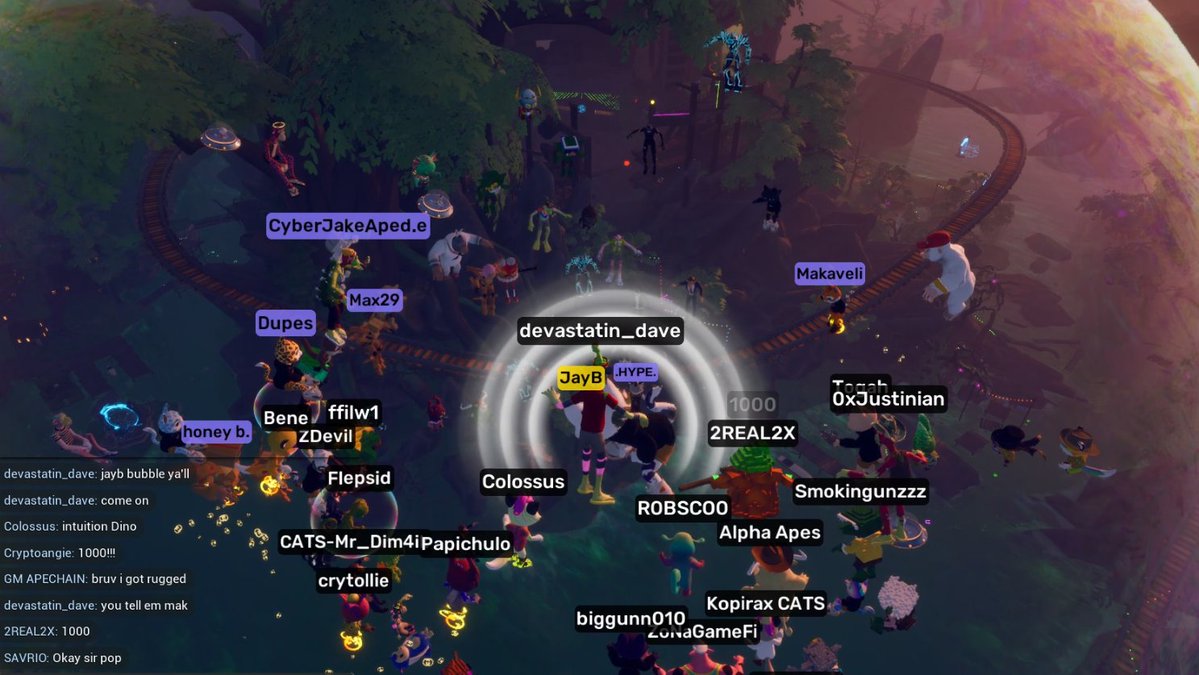Select devastatin_dave's "come on" chat line
The width and height of the screenshot is (1199, 675).
click(76, 500)
